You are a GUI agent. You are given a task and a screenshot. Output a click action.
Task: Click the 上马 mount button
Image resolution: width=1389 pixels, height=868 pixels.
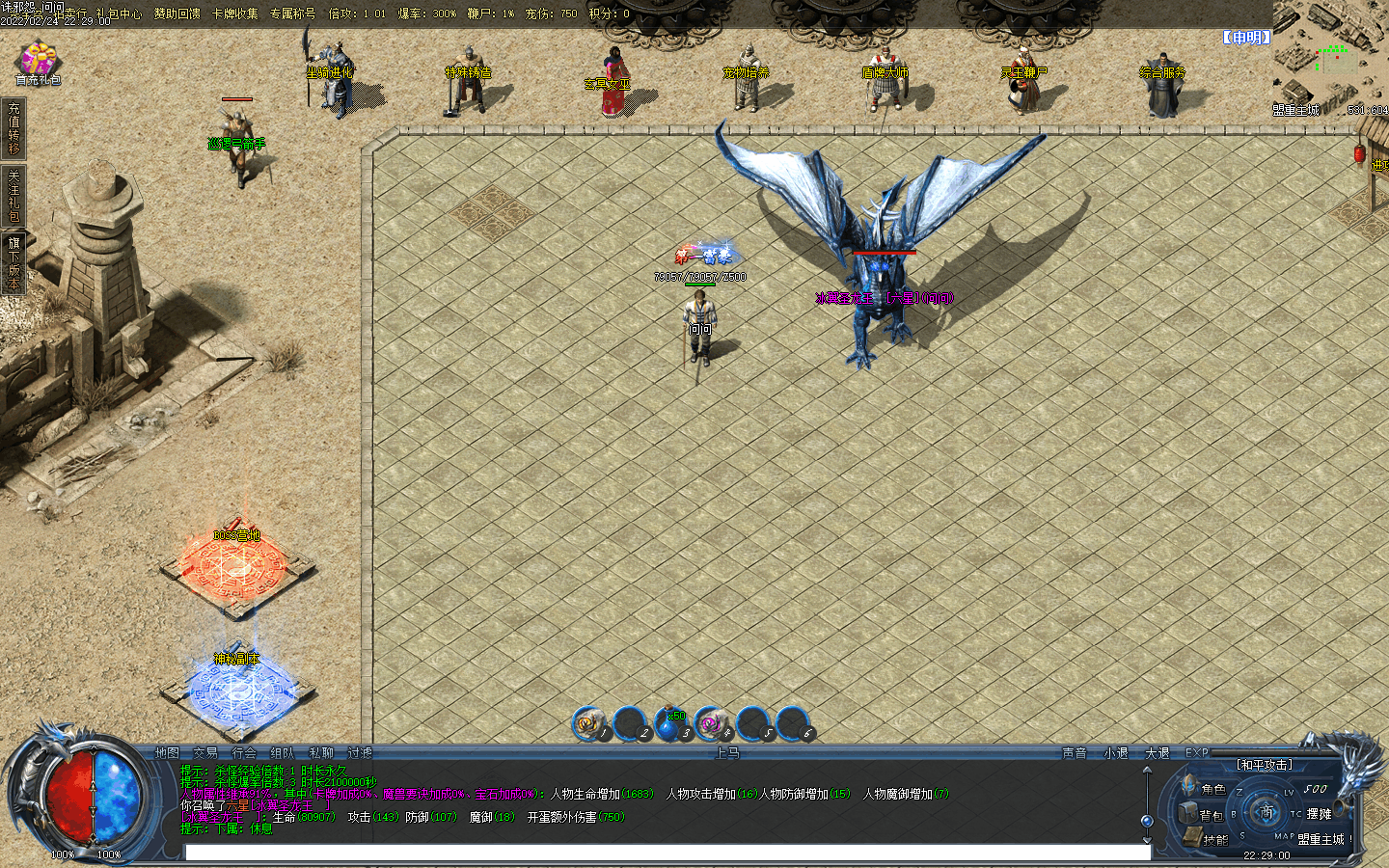coord(727,753)
